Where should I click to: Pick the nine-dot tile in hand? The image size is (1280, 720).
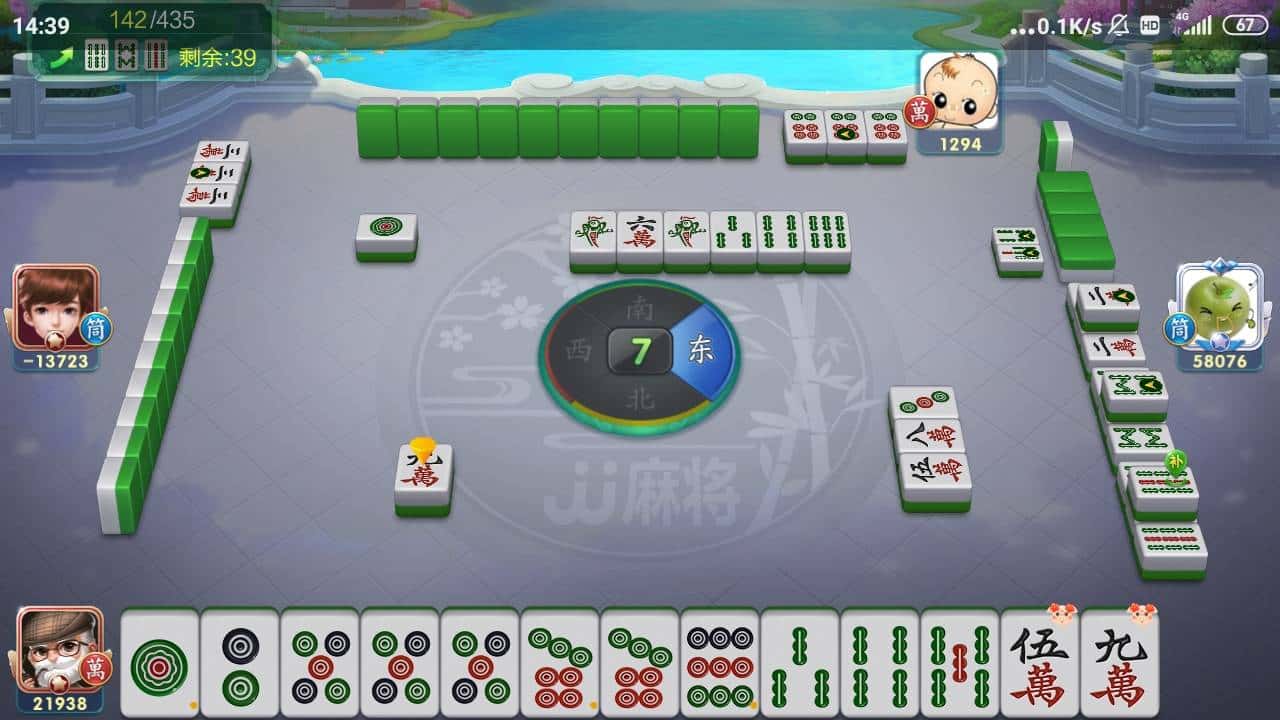click(720, 663)
